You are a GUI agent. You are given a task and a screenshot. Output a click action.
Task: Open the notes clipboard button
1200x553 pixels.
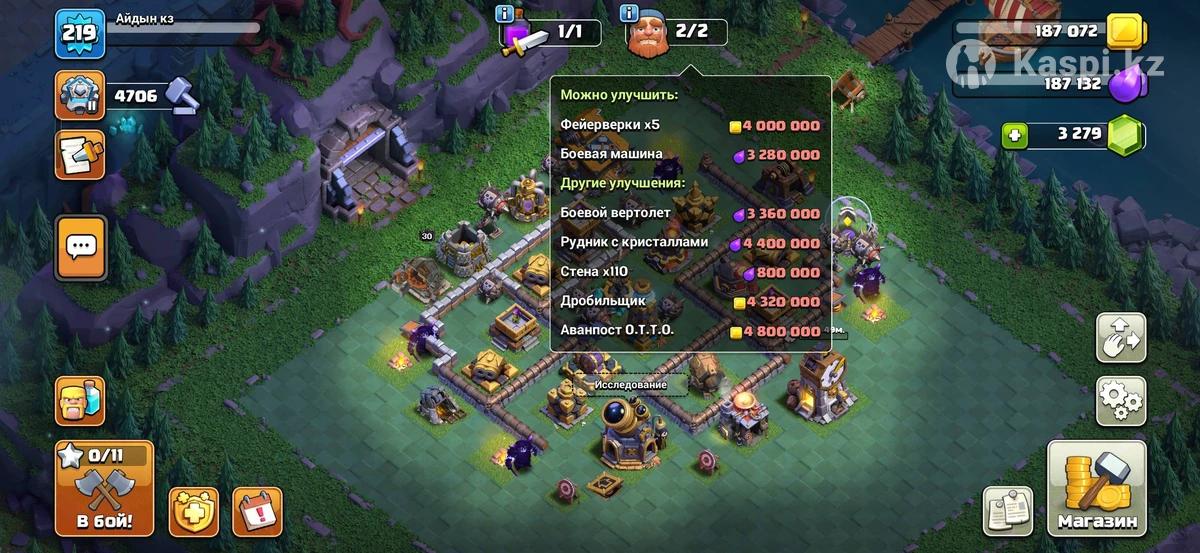(1008, 511)
